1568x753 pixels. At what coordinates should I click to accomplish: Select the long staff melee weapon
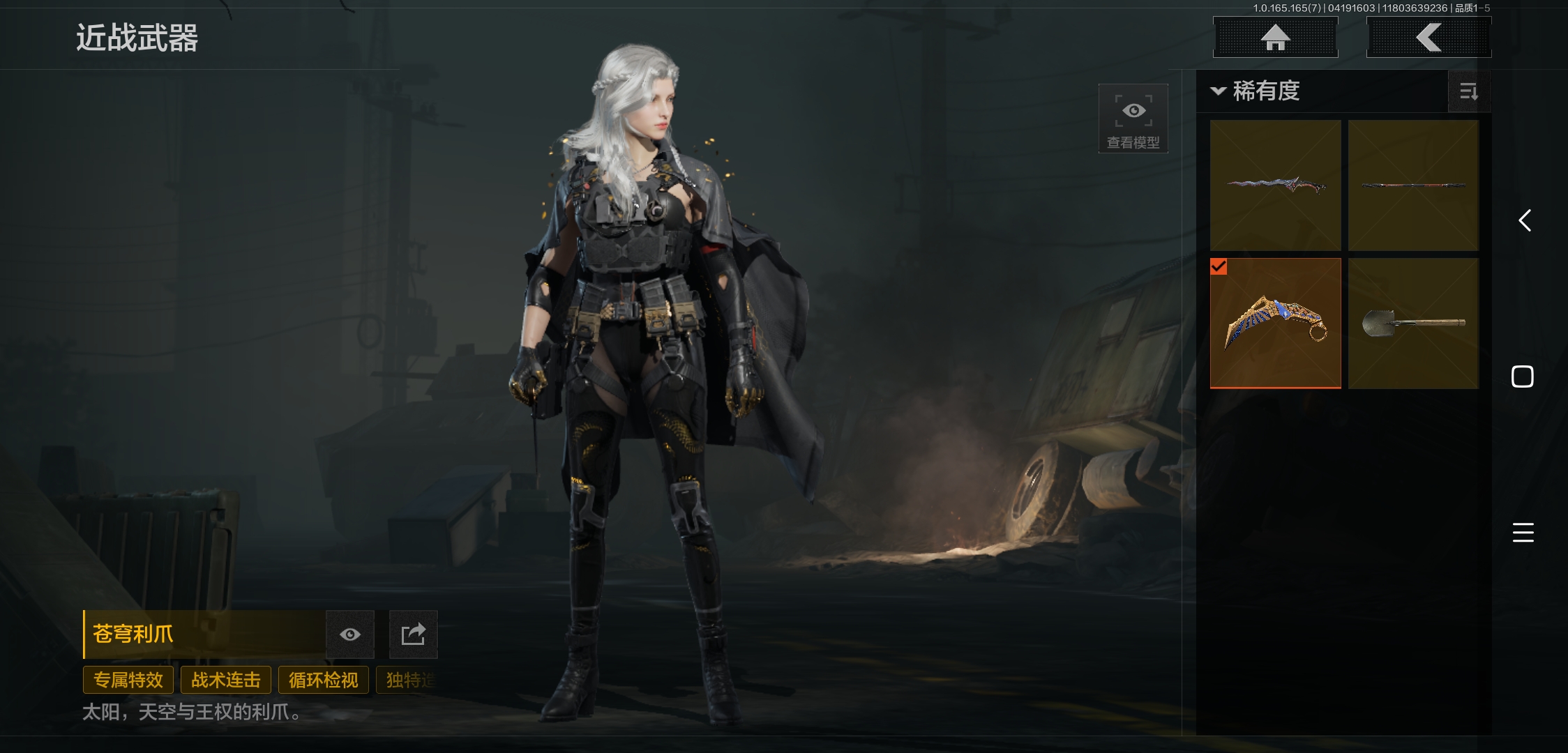[x=1413, y=185]
